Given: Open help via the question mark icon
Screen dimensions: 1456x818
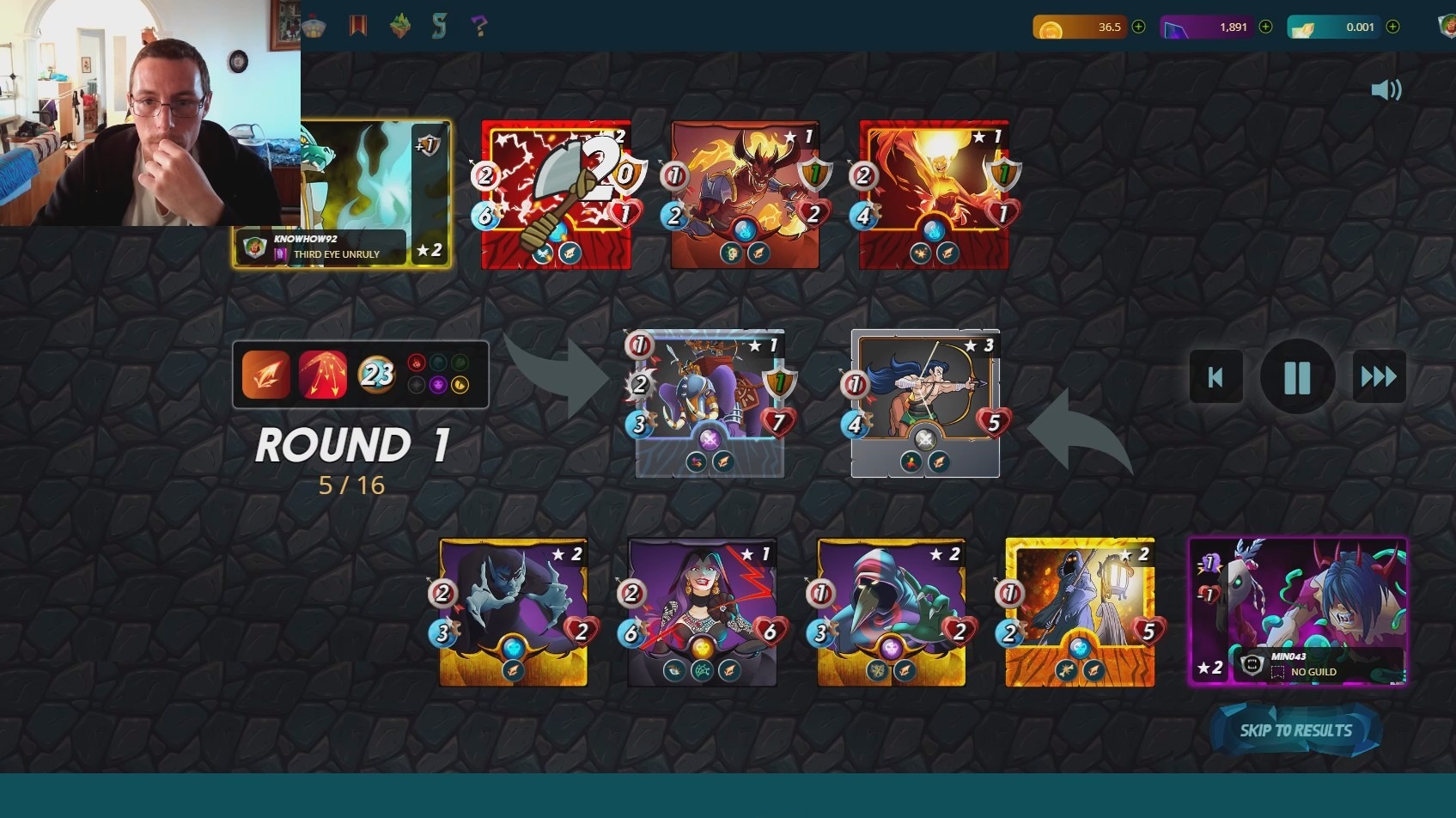Looking at the screenshot, I should 479,26.
